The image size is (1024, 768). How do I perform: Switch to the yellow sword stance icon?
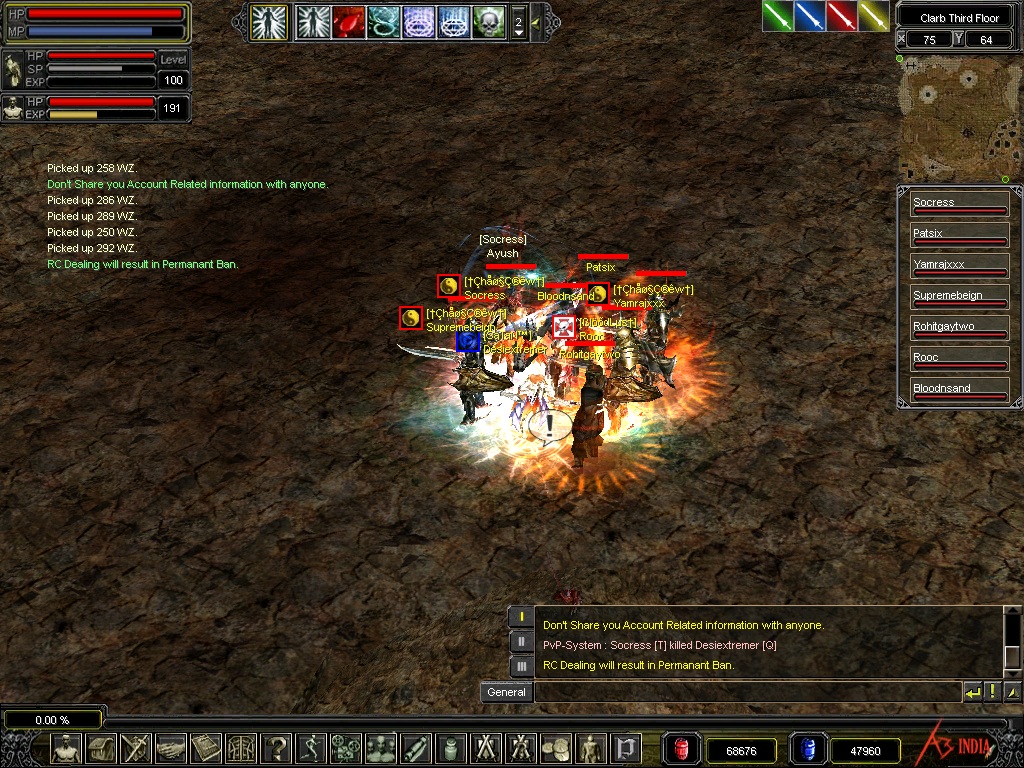[x=873, y=15]
